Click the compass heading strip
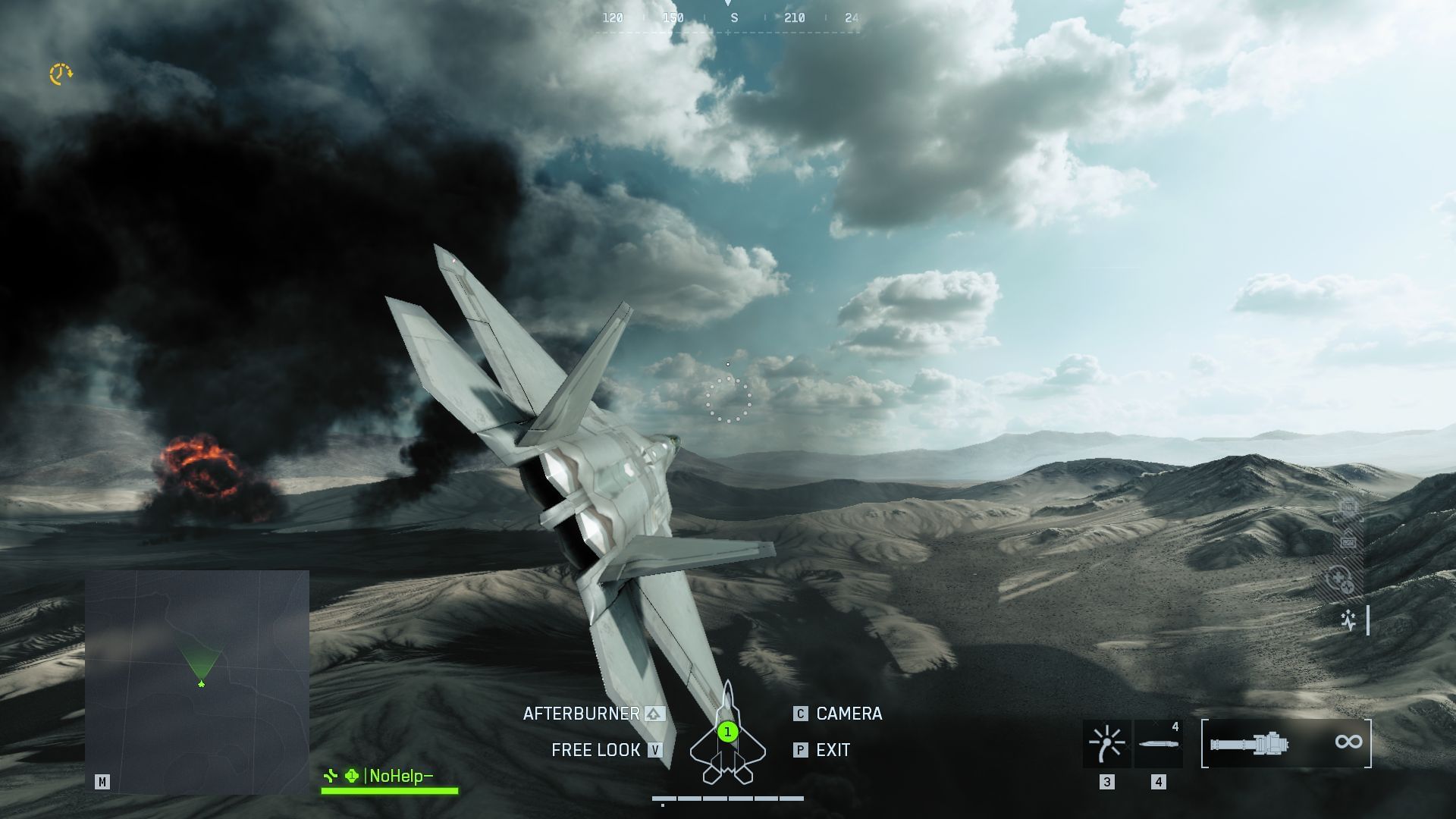The width and height of the screenshot is (1456, 819). [730, 18]
